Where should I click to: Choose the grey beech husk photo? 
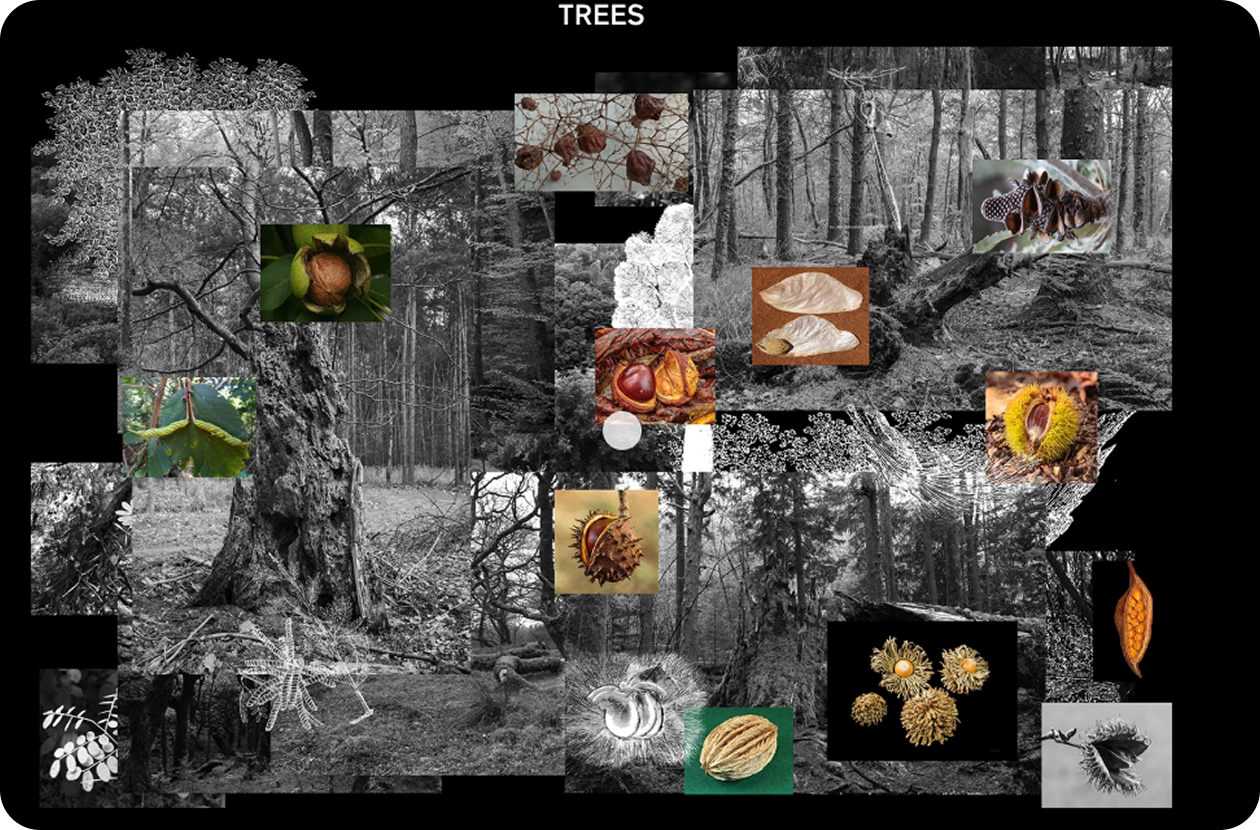(x=1106, y=754)
